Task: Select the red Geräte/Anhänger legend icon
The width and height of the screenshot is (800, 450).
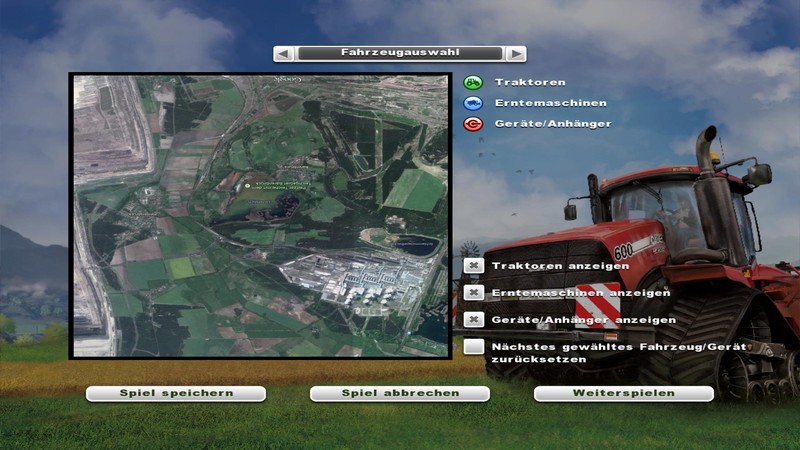Action: click(x=474, y=124)
